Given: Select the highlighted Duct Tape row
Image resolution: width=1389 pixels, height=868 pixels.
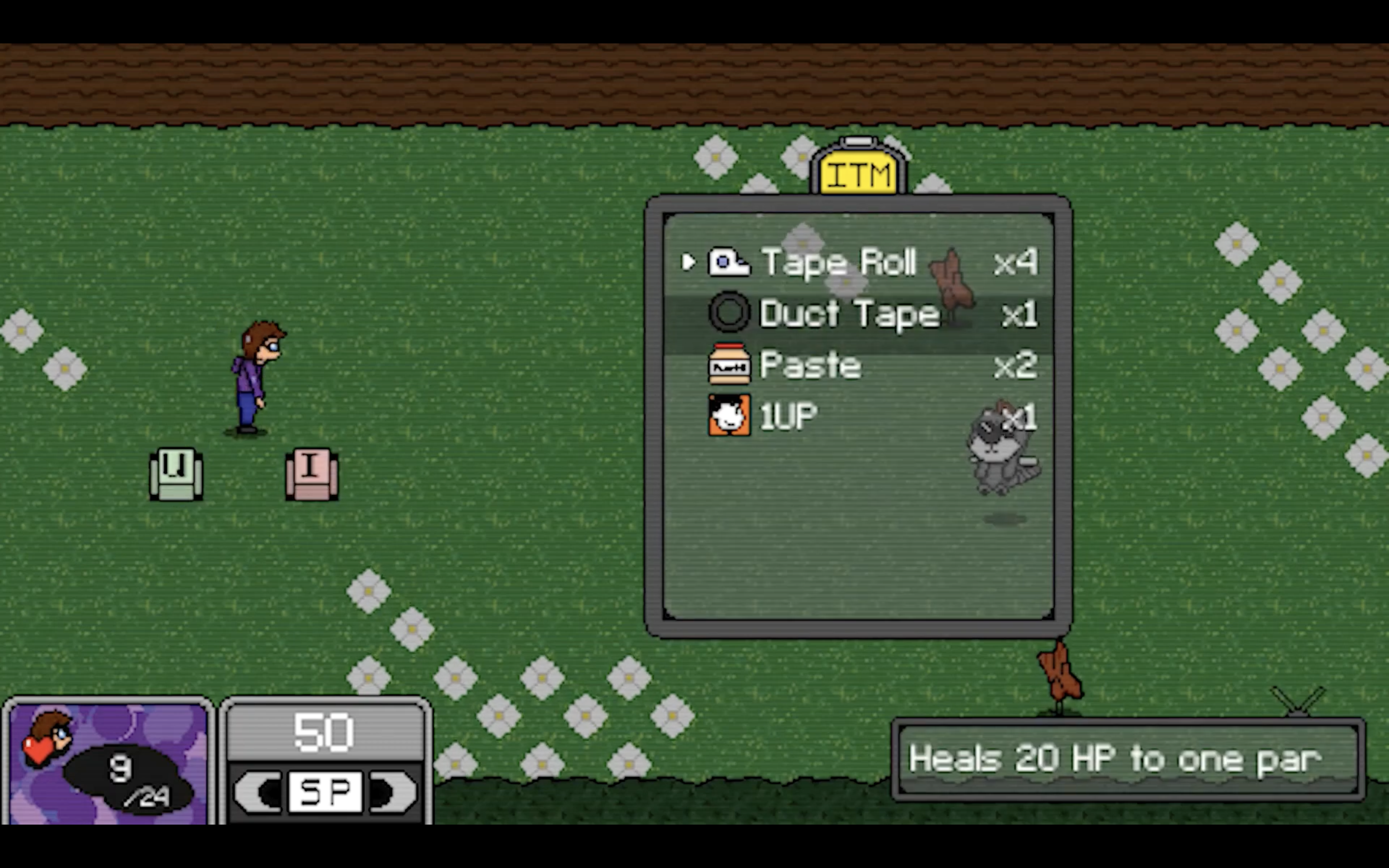Looking at the screenshot, I should (849, 313).
